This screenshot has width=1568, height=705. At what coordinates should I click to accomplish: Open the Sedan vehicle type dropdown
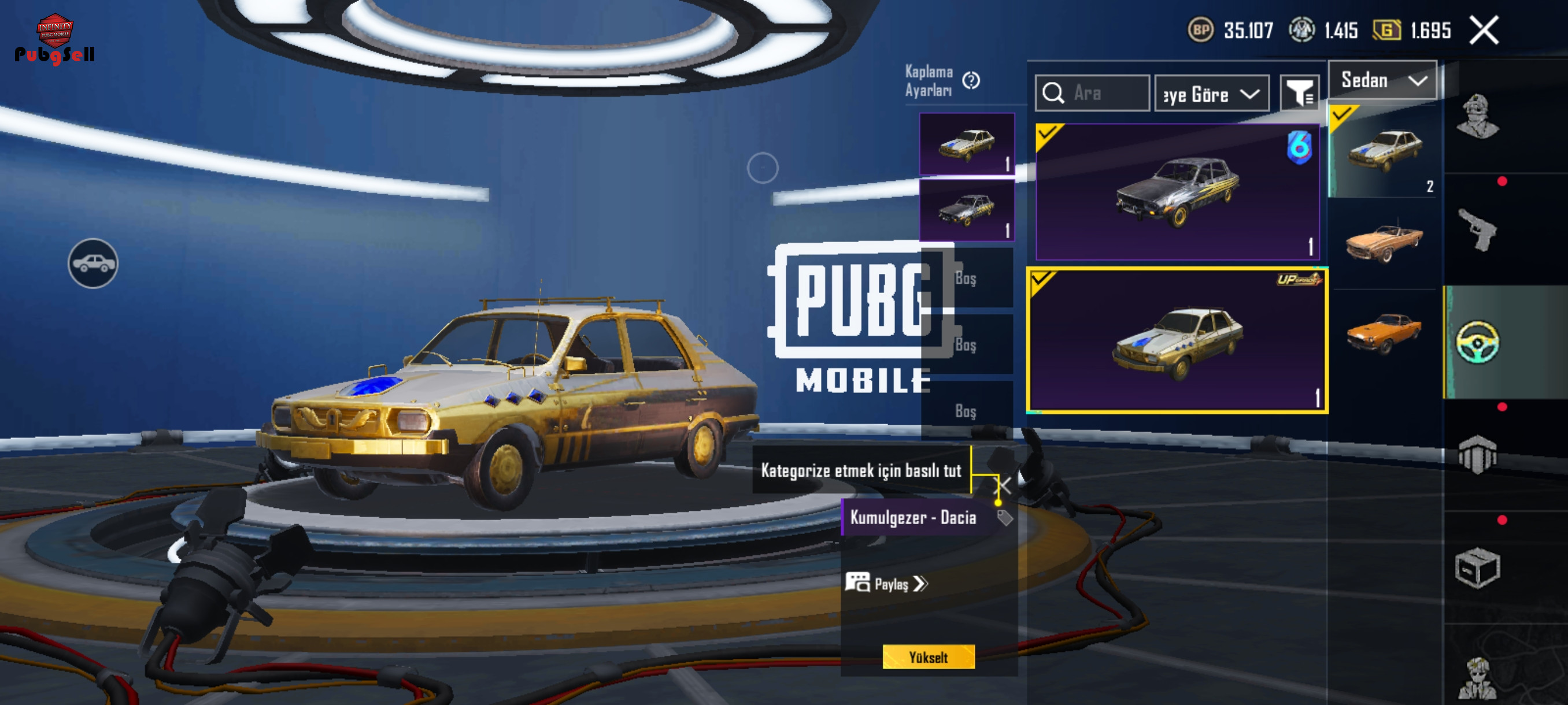(x=1382, y=80)
